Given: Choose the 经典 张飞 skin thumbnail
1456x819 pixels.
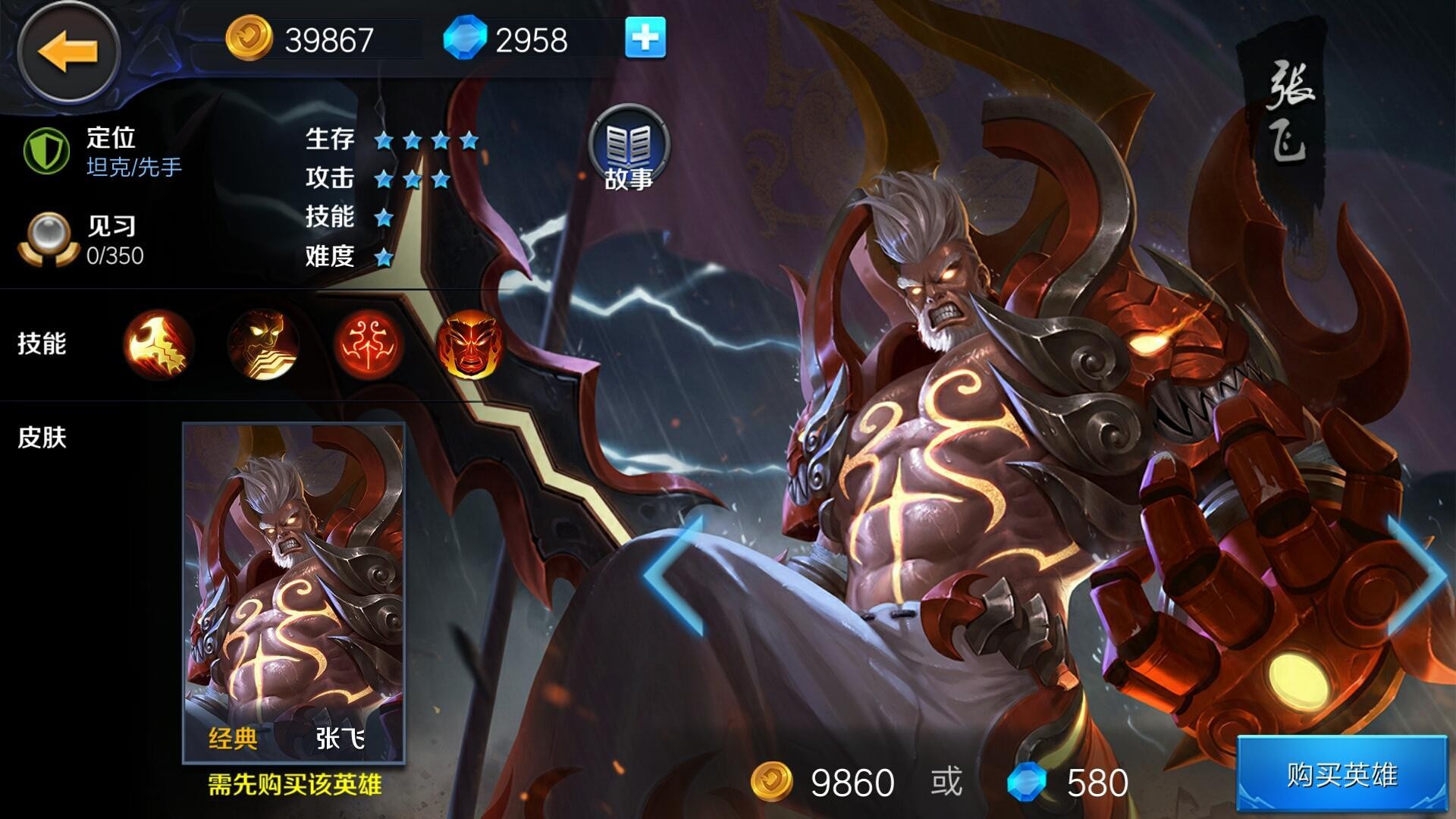Looking at the screenshot, I should tap(294, 593).
